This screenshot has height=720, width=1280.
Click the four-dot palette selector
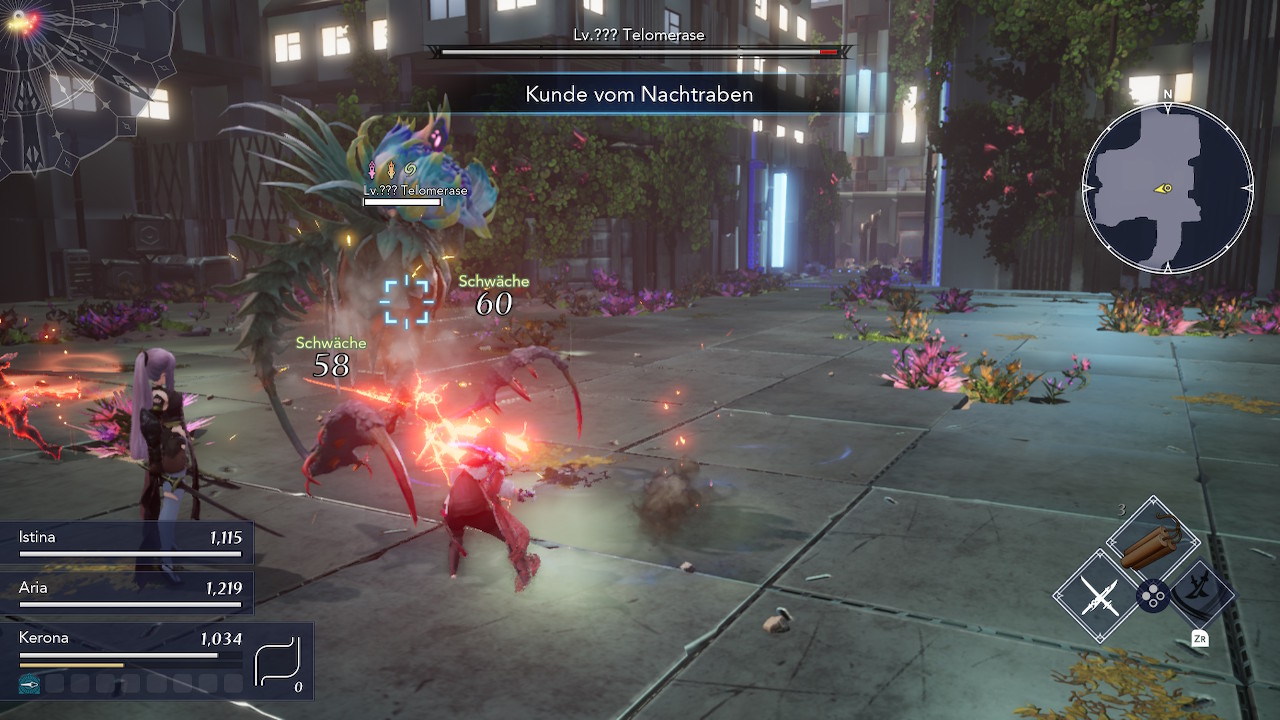tap(1152, 598)
